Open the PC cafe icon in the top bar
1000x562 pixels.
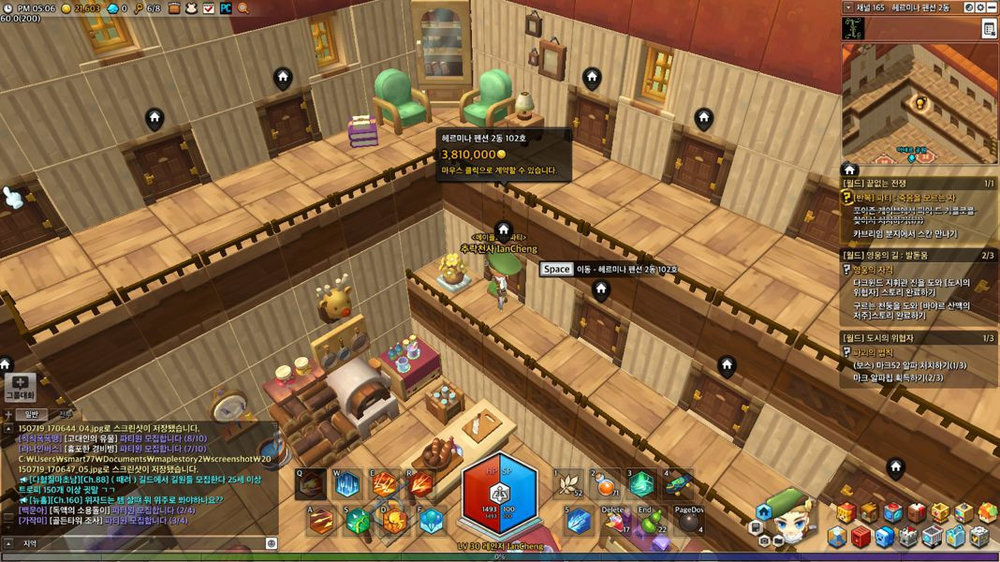coord(225,8)
